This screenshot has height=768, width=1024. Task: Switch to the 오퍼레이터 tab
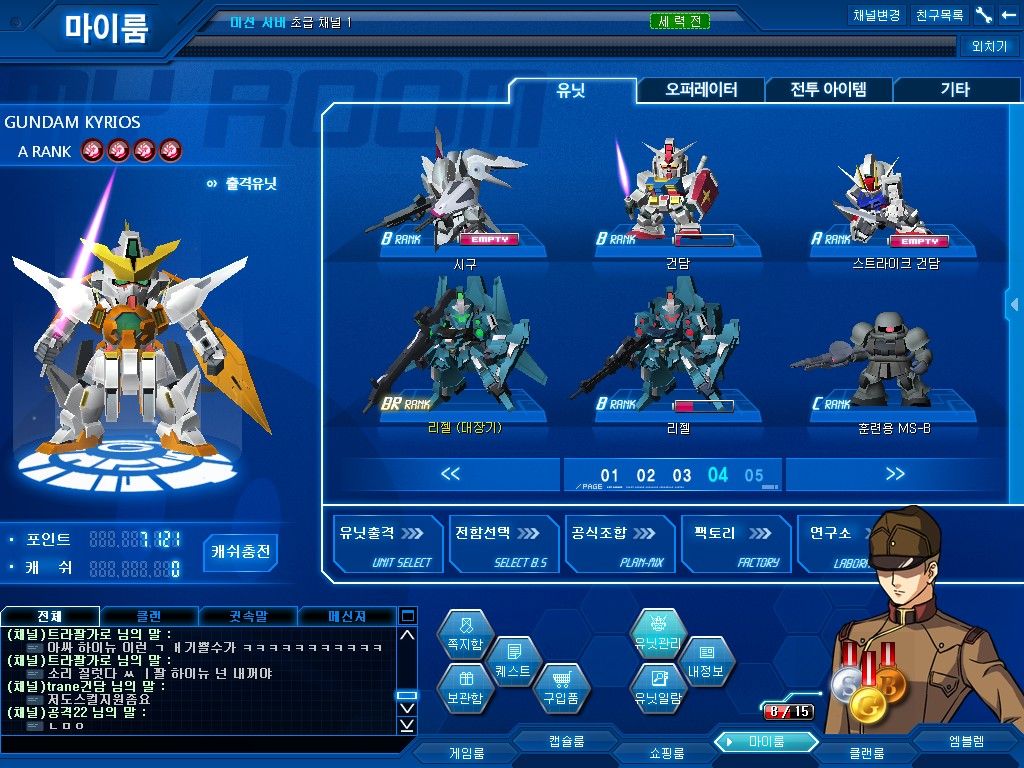click(x=701, y=90)
